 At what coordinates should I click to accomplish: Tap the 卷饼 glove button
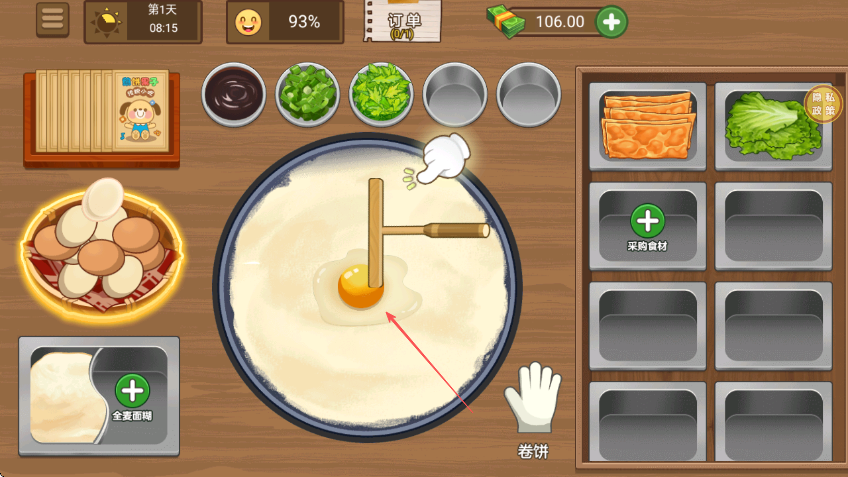click(533, 410)
